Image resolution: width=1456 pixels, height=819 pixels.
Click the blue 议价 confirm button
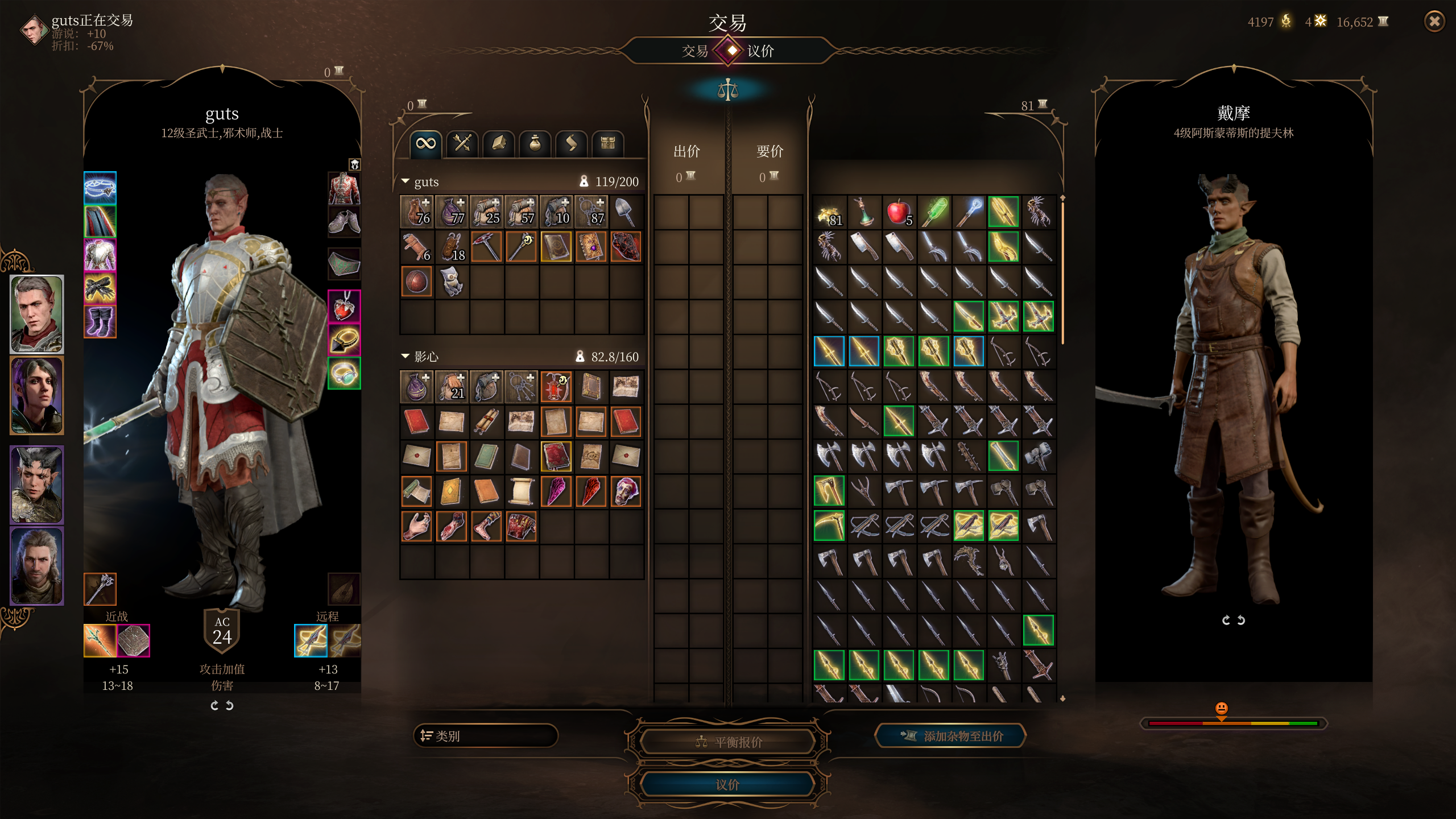[x=727, y=784]
